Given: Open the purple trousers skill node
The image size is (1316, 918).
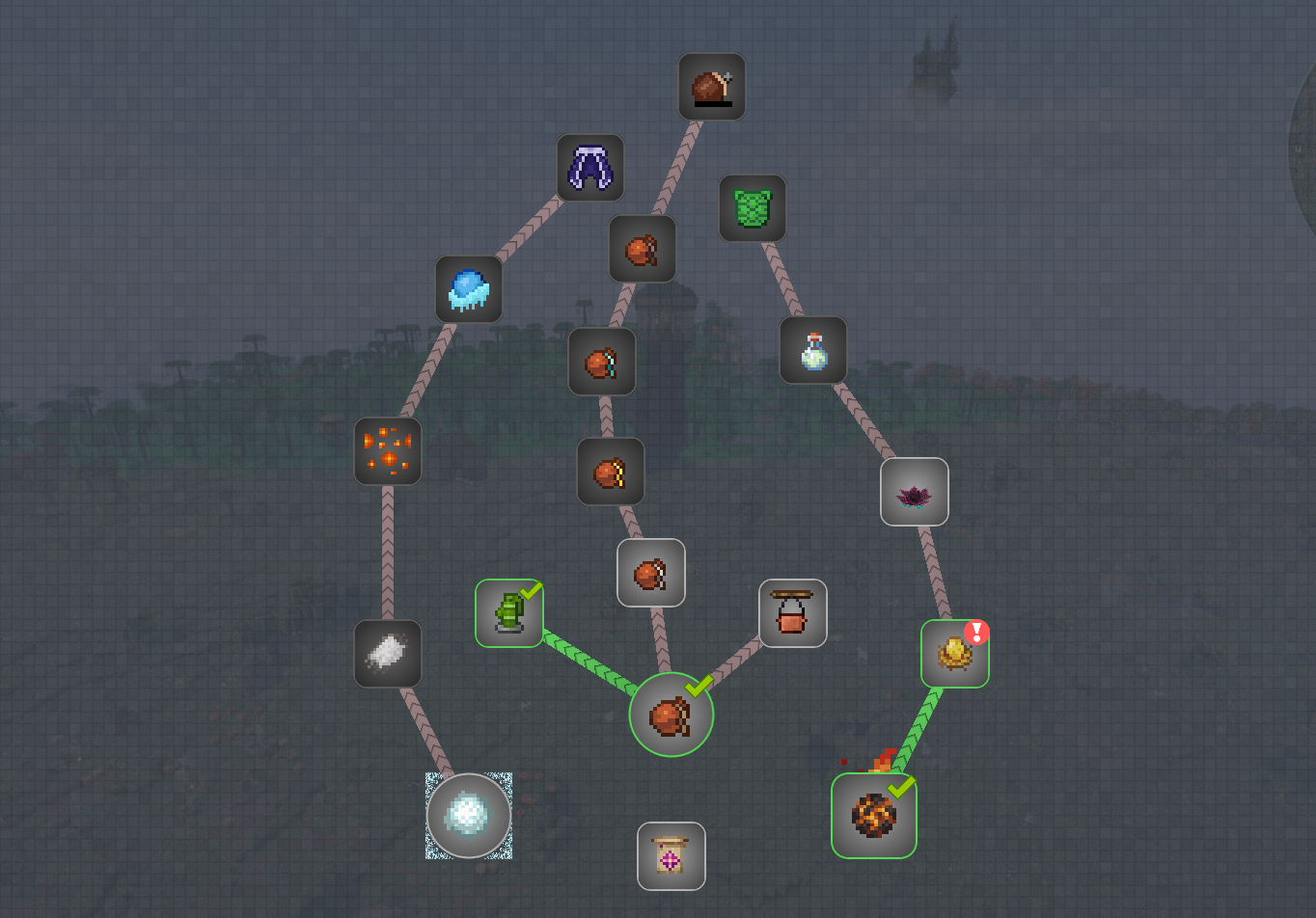Looking at the screenshot, I should (589, 166).
